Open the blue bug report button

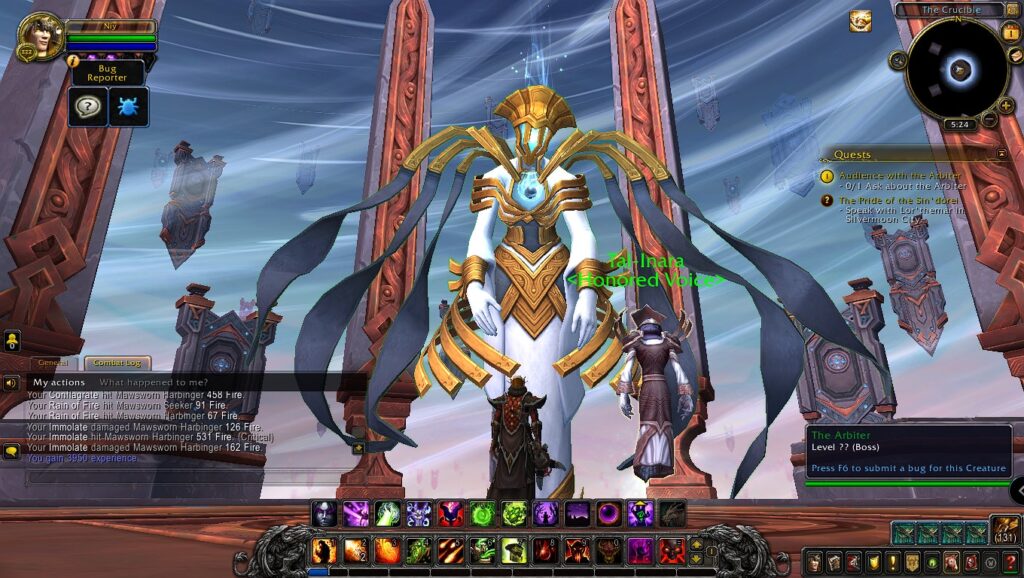click(x=129, y=106)
